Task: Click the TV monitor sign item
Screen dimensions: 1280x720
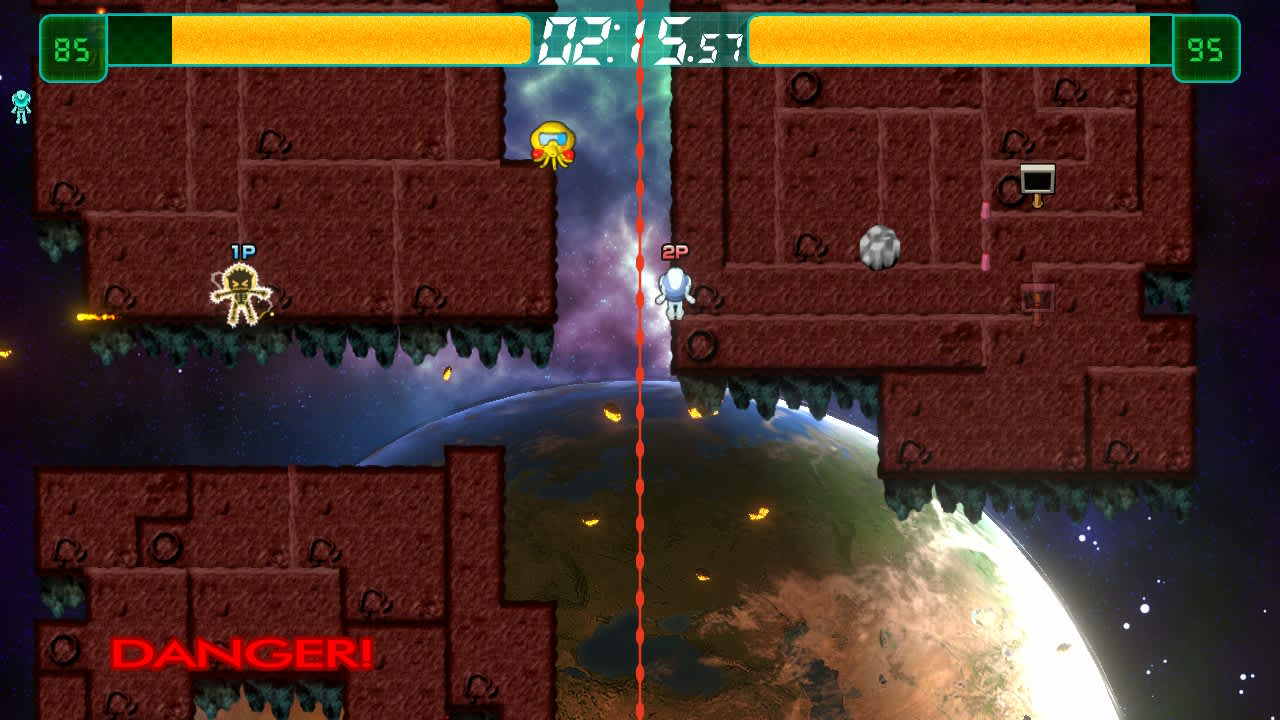Action: coord(1037,178)
